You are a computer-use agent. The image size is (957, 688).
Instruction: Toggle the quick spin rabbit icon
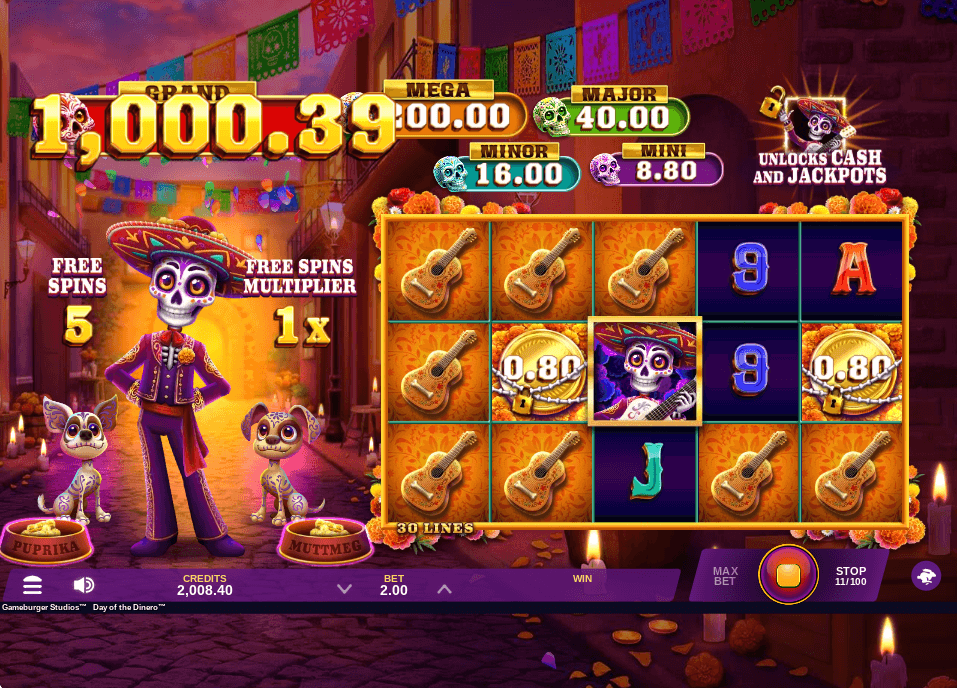(926, 576)
